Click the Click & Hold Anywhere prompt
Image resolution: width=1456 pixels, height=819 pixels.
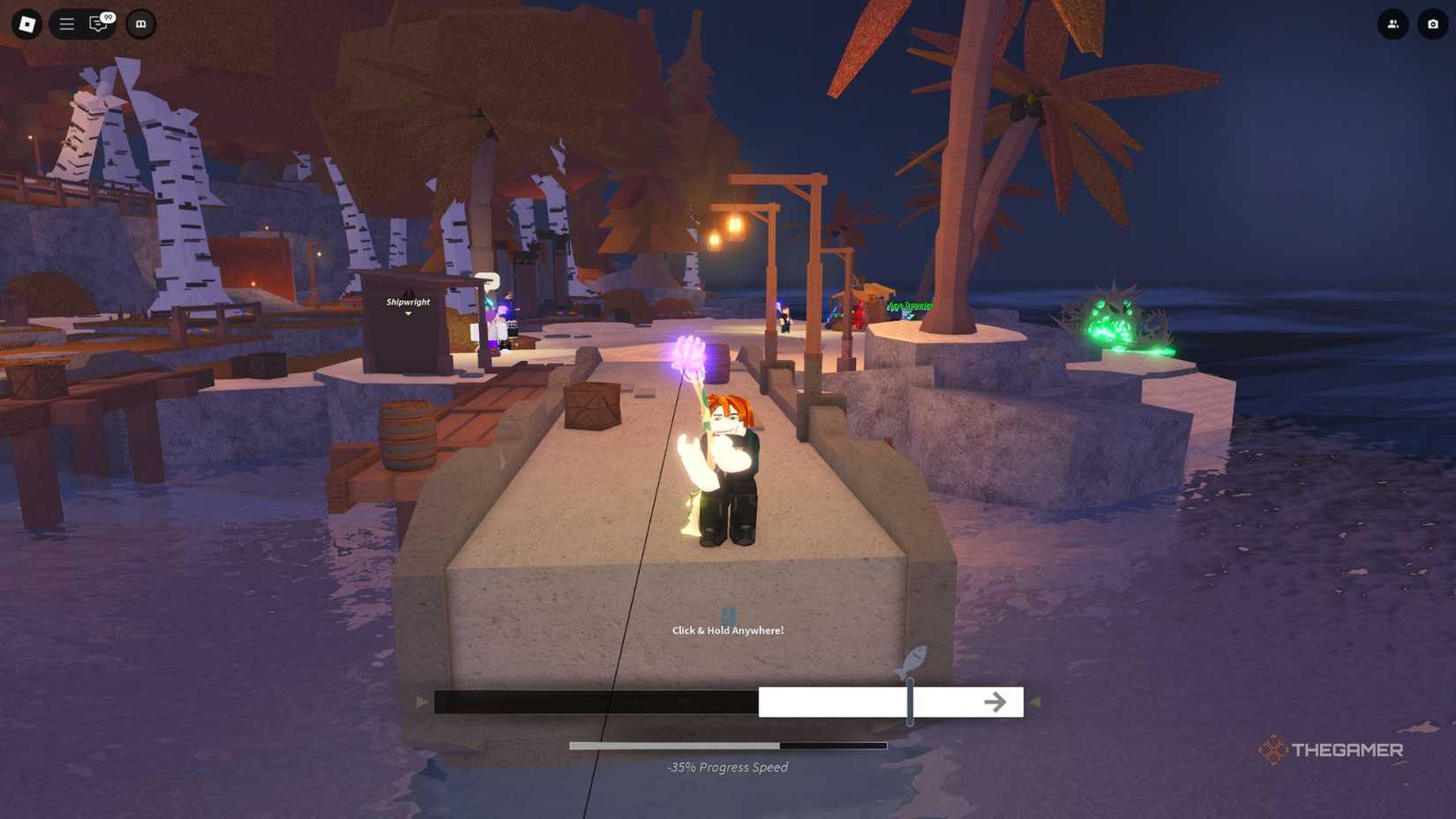(727, 630)
